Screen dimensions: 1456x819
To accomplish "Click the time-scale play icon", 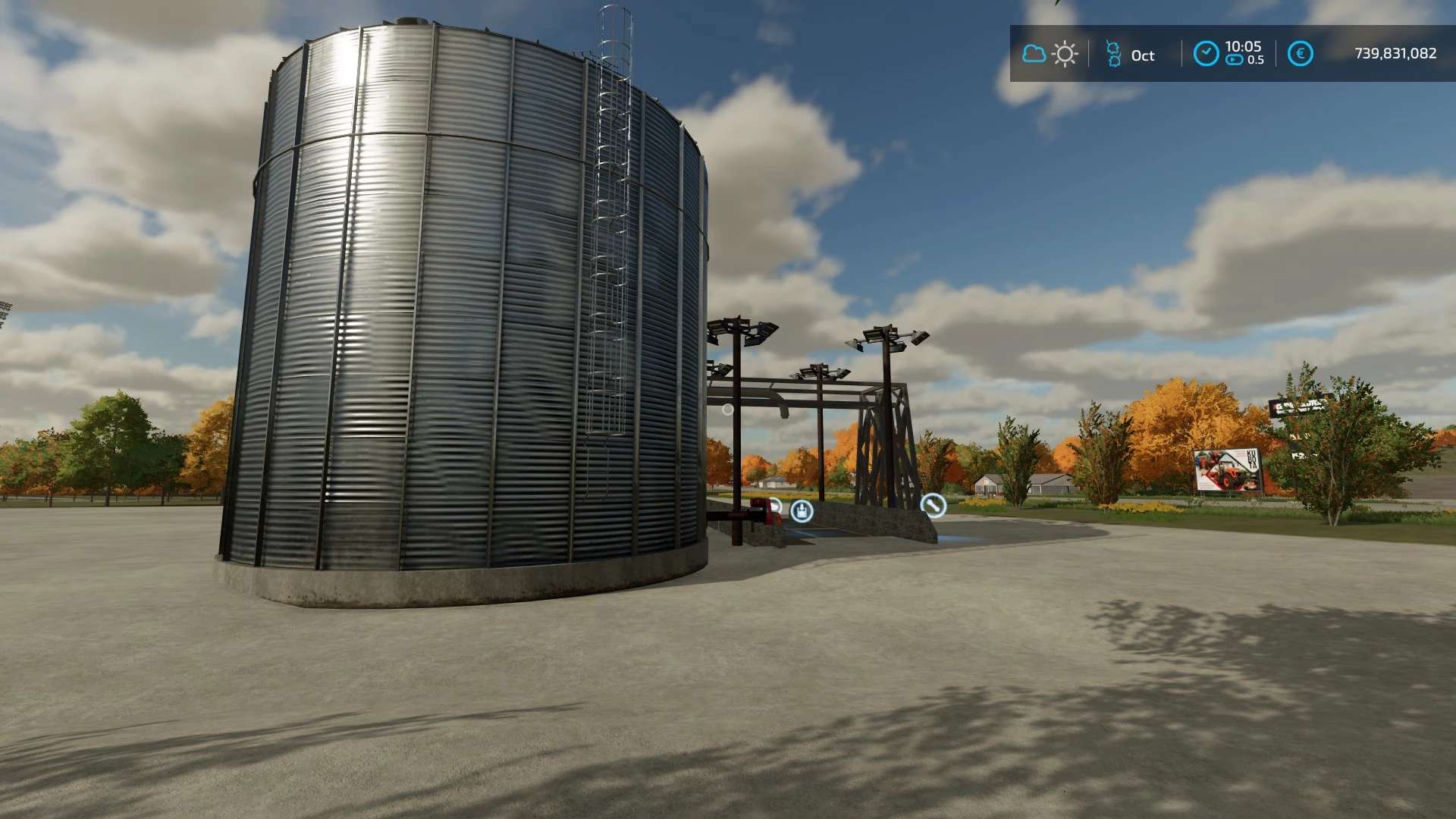I will coord(1235,61).
